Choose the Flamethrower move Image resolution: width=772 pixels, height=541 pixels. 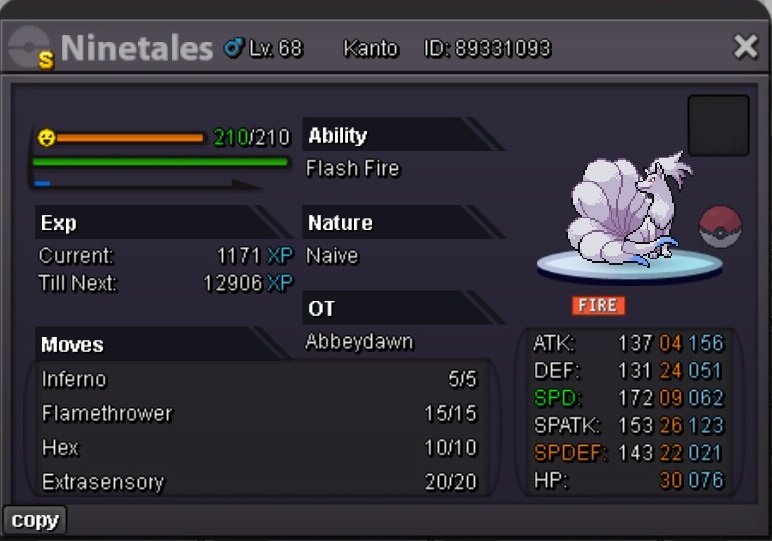(x=260, y=414)
